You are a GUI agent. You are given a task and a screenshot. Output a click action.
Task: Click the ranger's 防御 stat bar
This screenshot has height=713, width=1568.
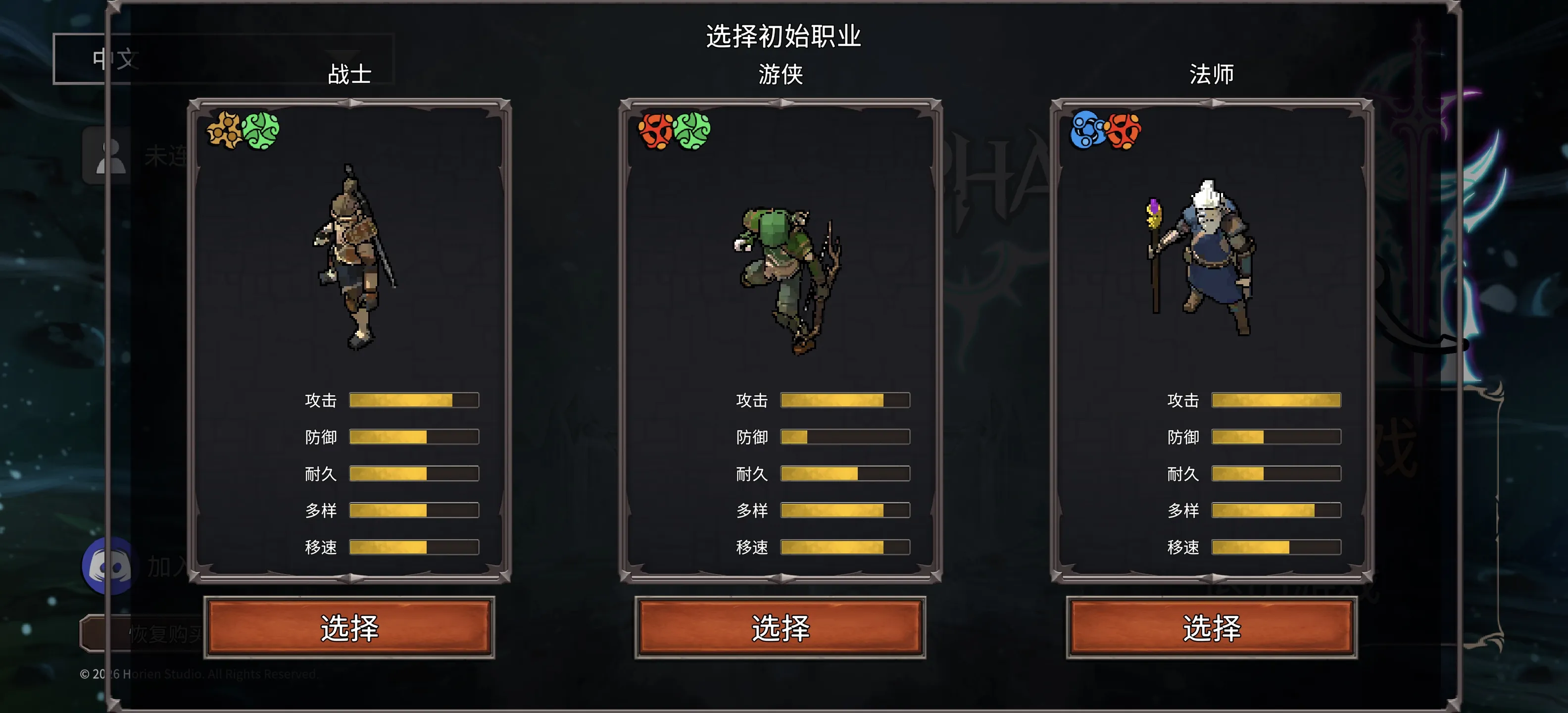(x=845, y=437)
